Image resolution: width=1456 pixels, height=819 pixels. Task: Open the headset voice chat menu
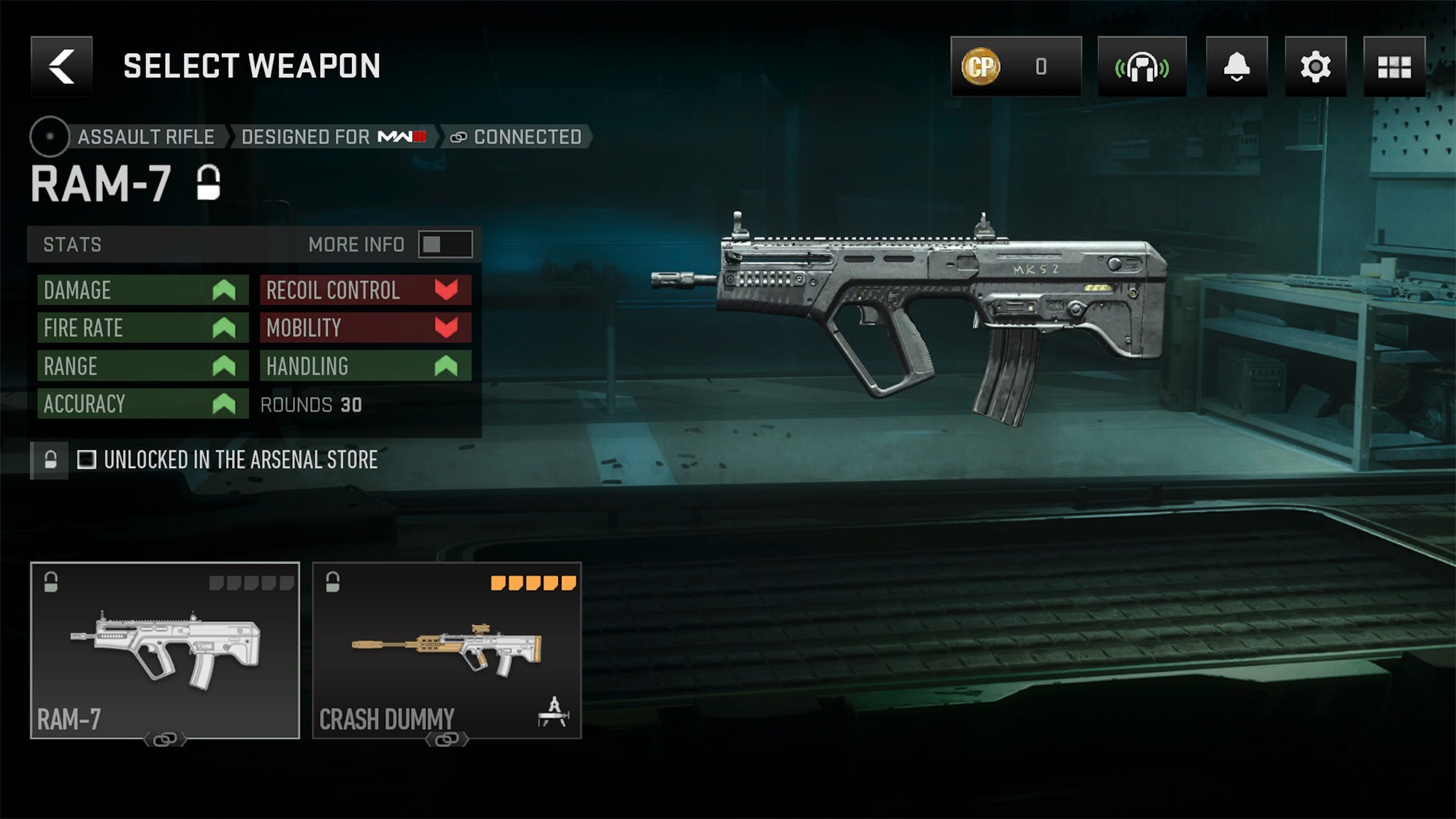pos(1141,67)
